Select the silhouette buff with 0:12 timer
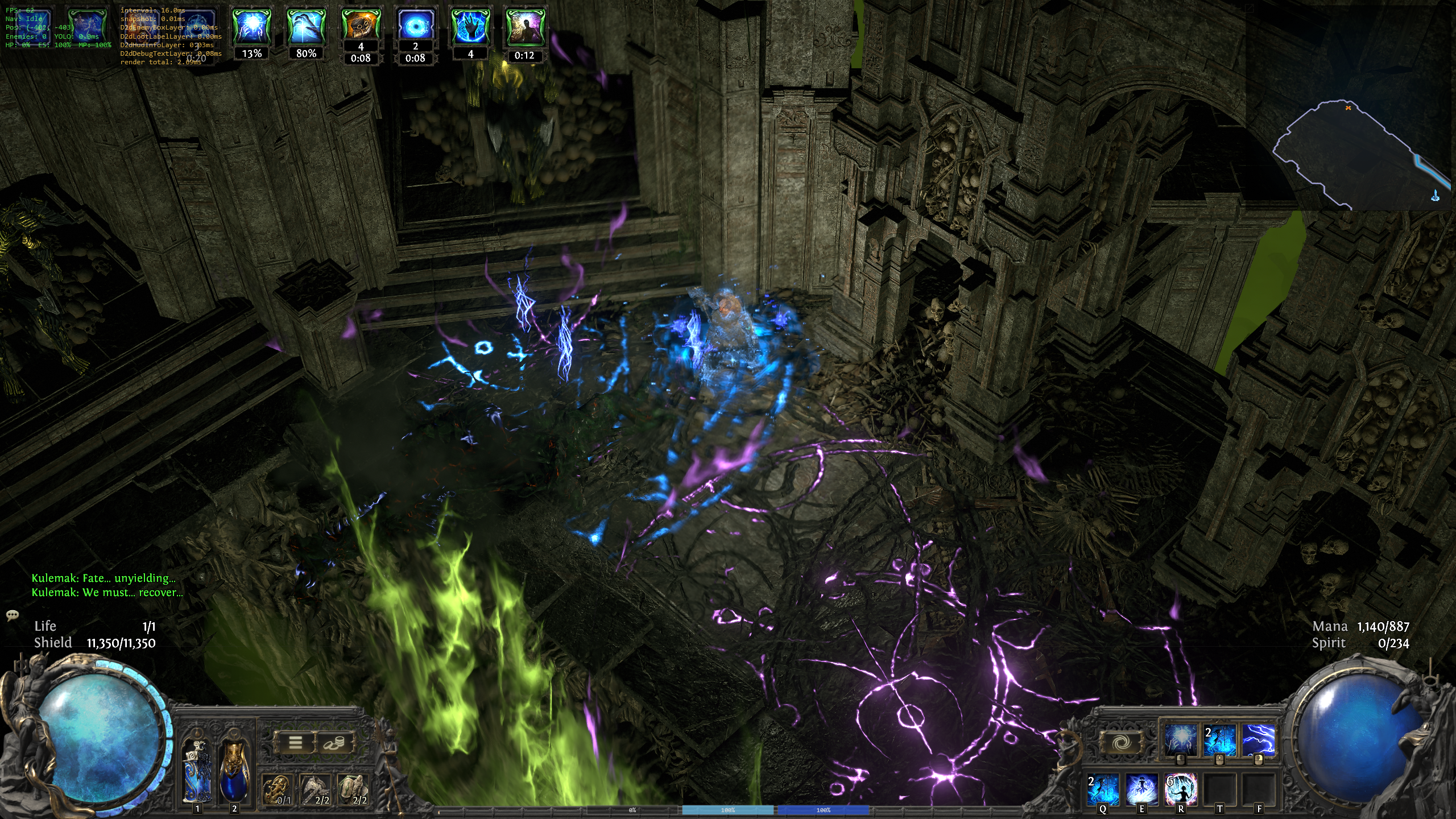Viewport: 1456px width, 819px height. click(524, 26)
